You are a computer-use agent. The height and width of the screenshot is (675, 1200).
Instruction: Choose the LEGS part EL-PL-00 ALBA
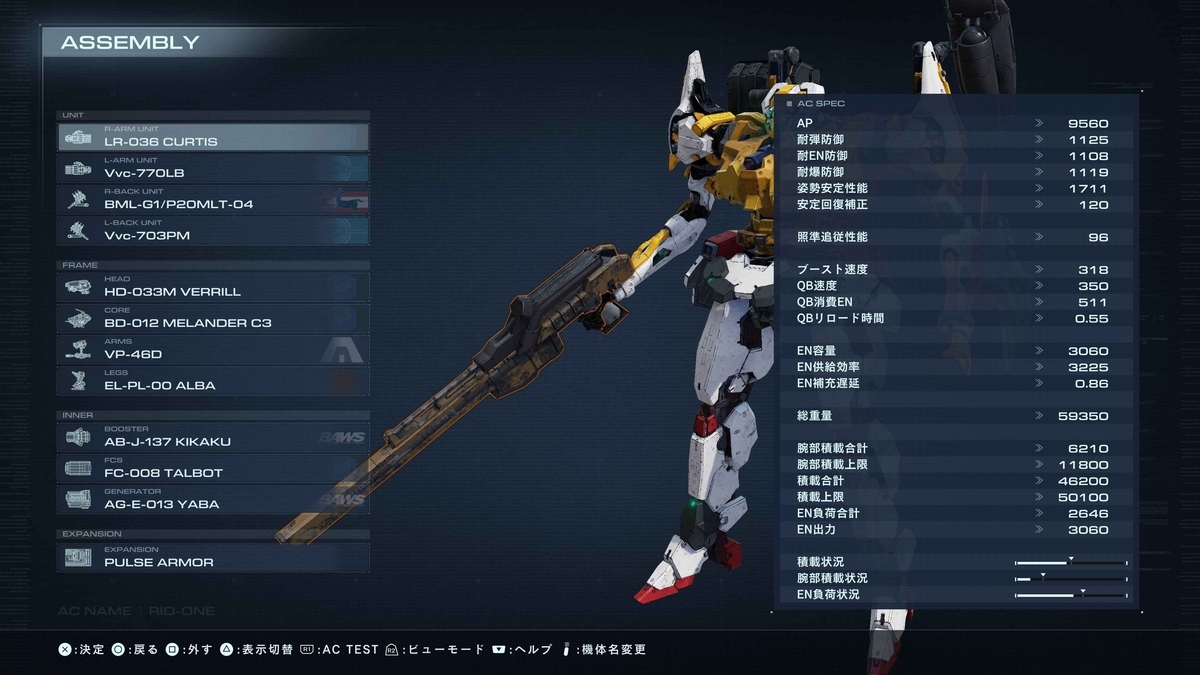click(213, 380)
